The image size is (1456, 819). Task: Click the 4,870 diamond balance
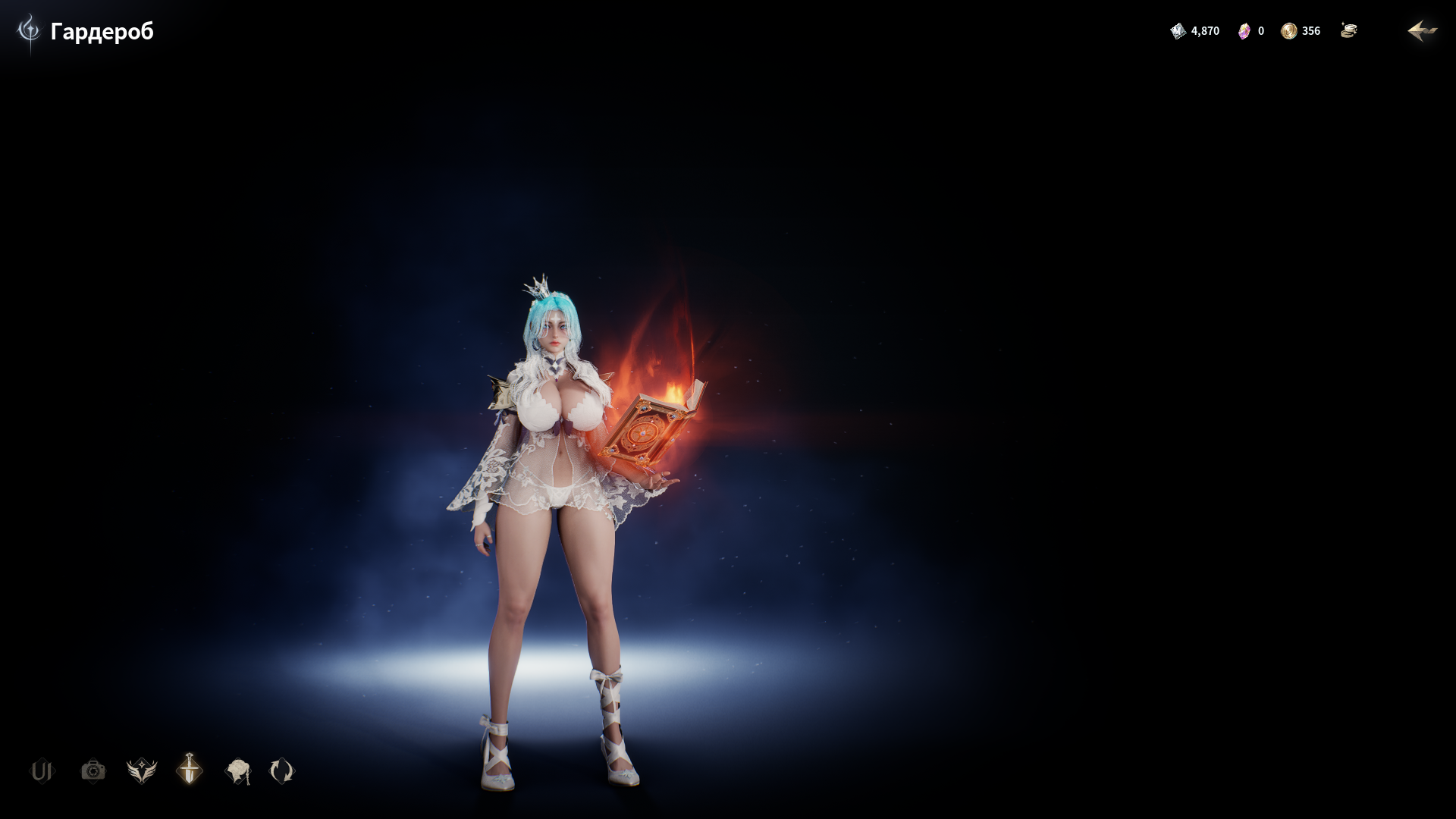(x=1206, y=31)
